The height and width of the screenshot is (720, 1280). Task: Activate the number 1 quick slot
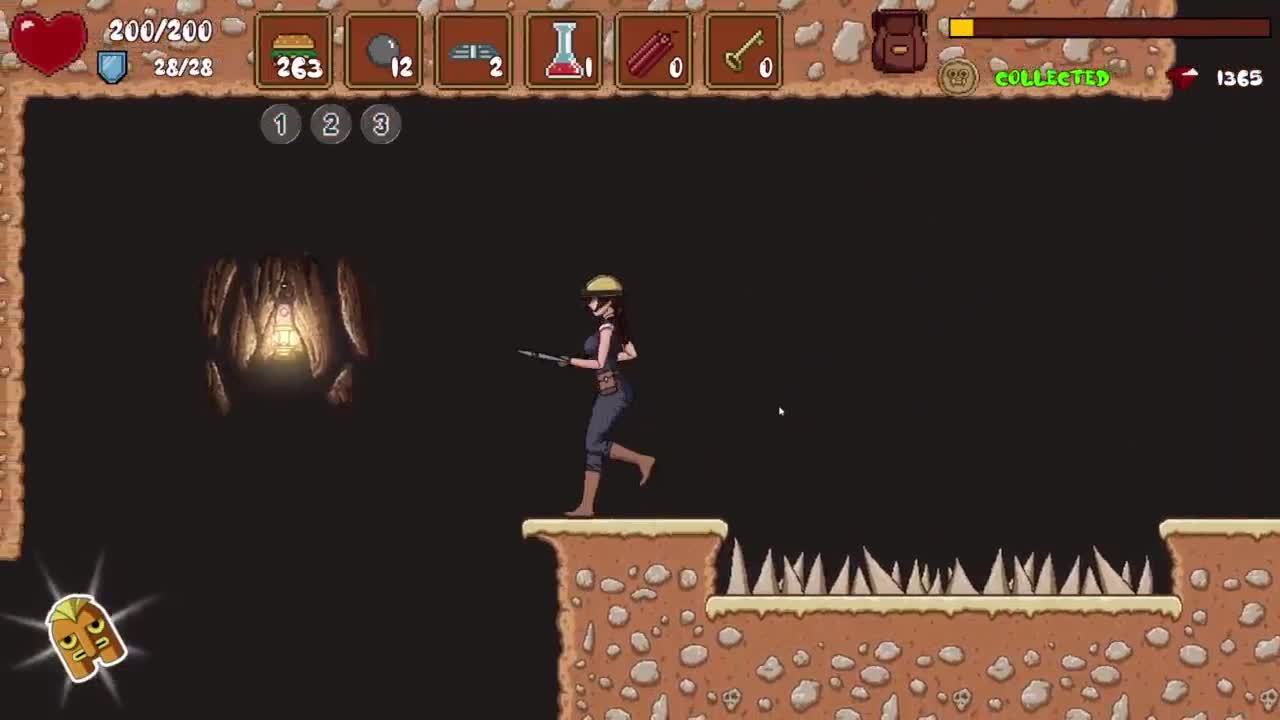pyautogui.click(x=281, y=125)
